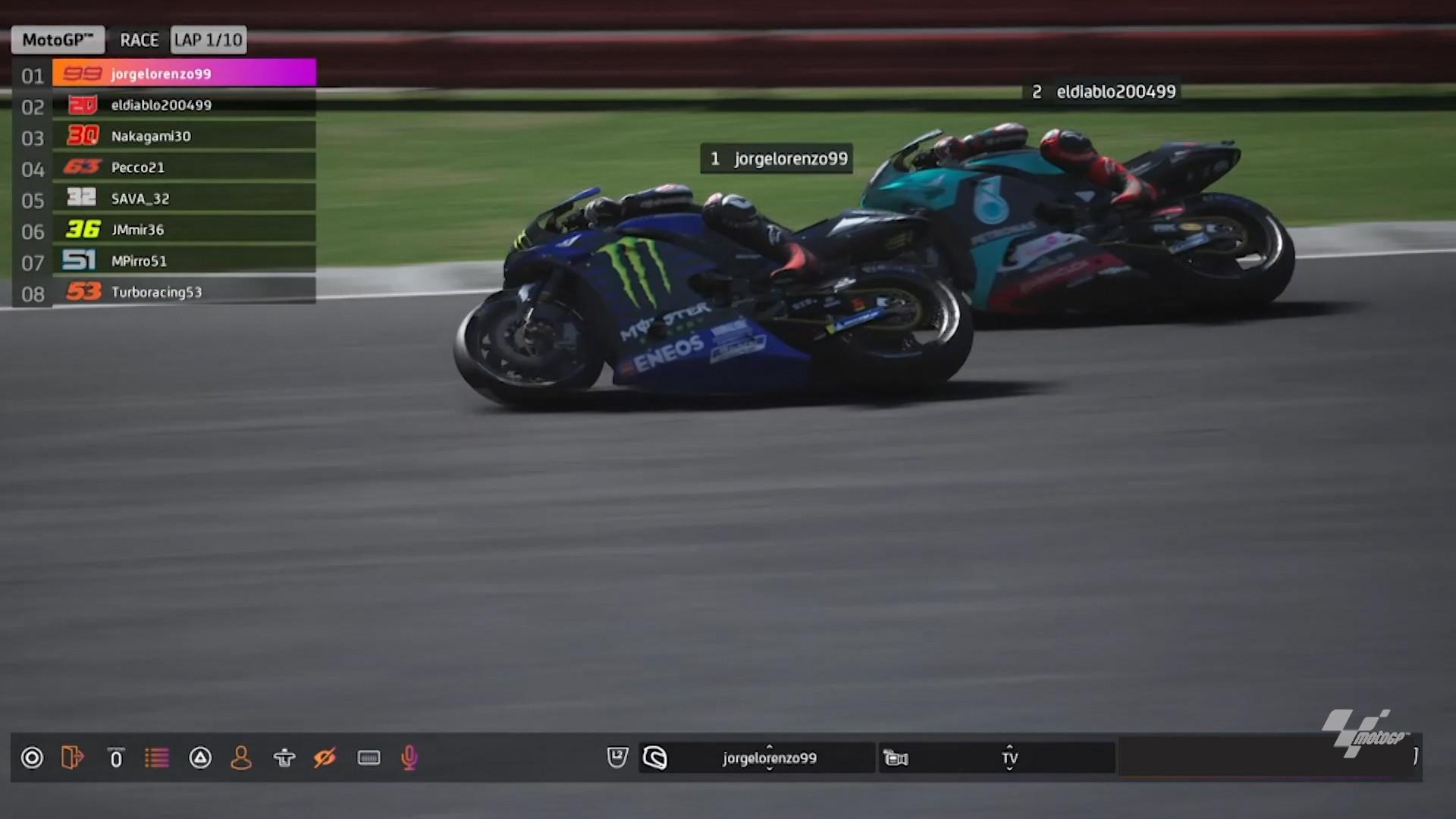Expand the rider dropdown using its up arrow
1456x819 pixels.
768,747
